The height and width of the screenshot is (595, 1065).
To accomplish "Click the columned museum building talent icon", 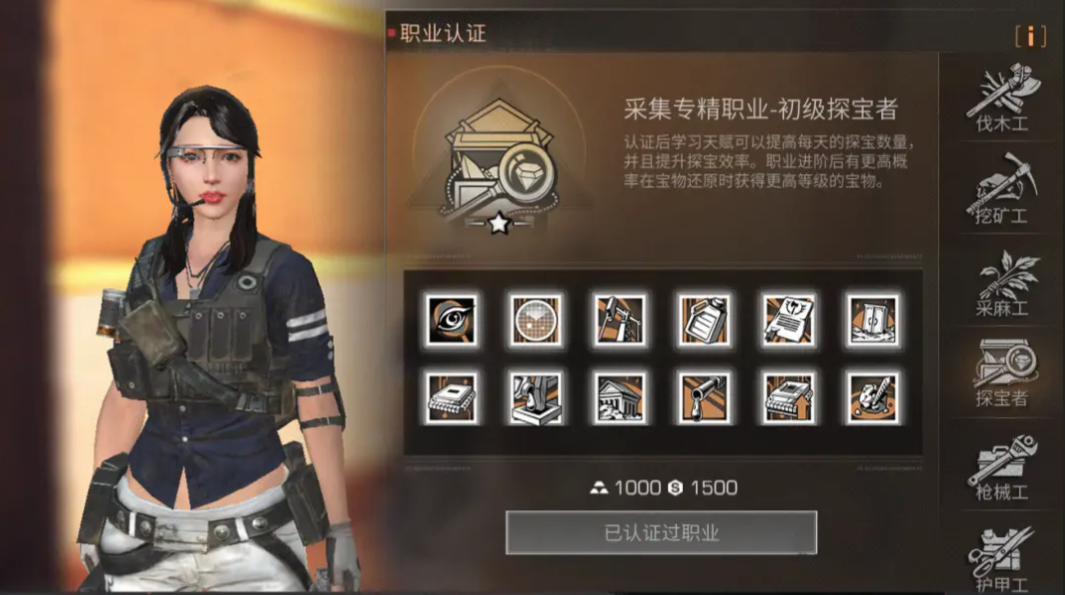I will tap(618, 397).
